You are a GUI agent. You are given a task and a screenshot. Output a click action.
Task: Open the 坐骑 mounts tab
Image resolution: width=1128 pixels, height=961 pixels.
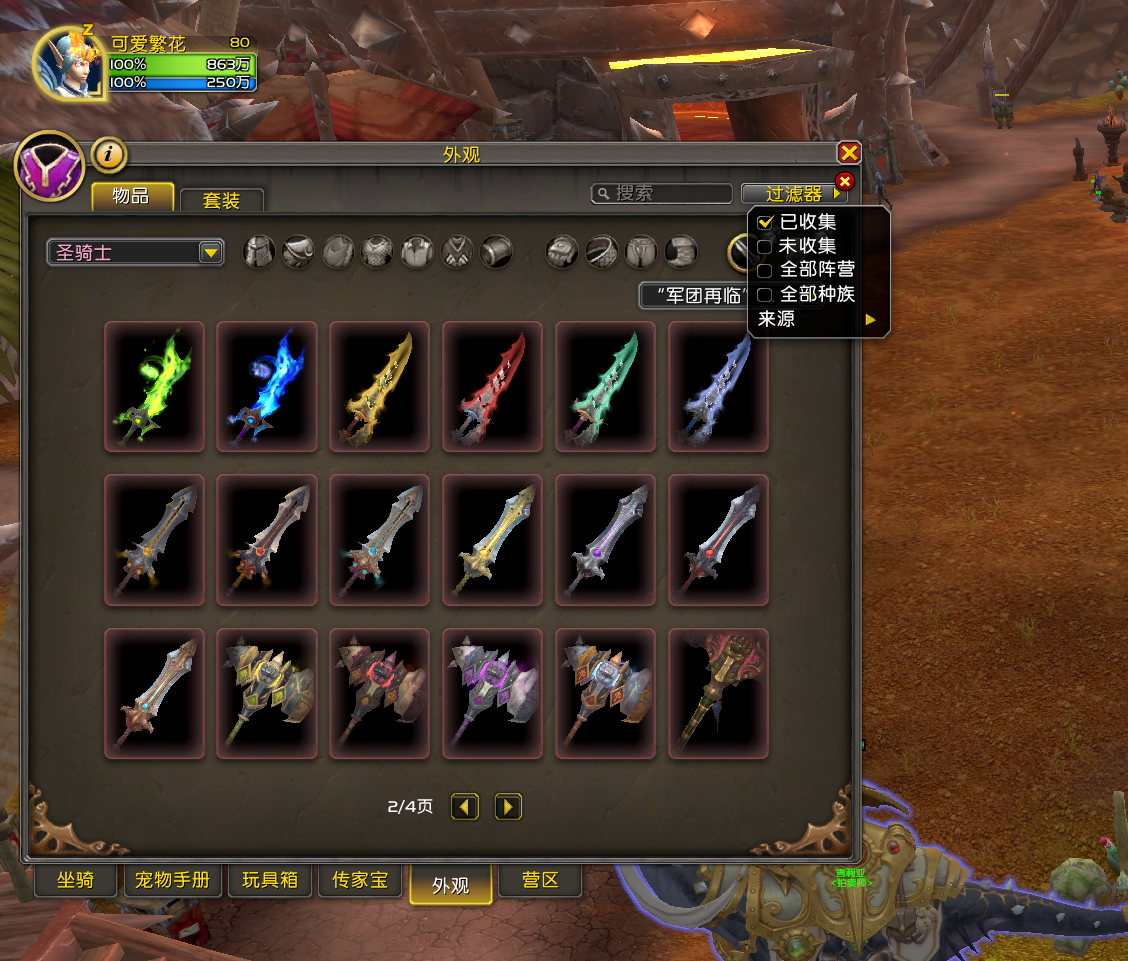tap(76, 881)
